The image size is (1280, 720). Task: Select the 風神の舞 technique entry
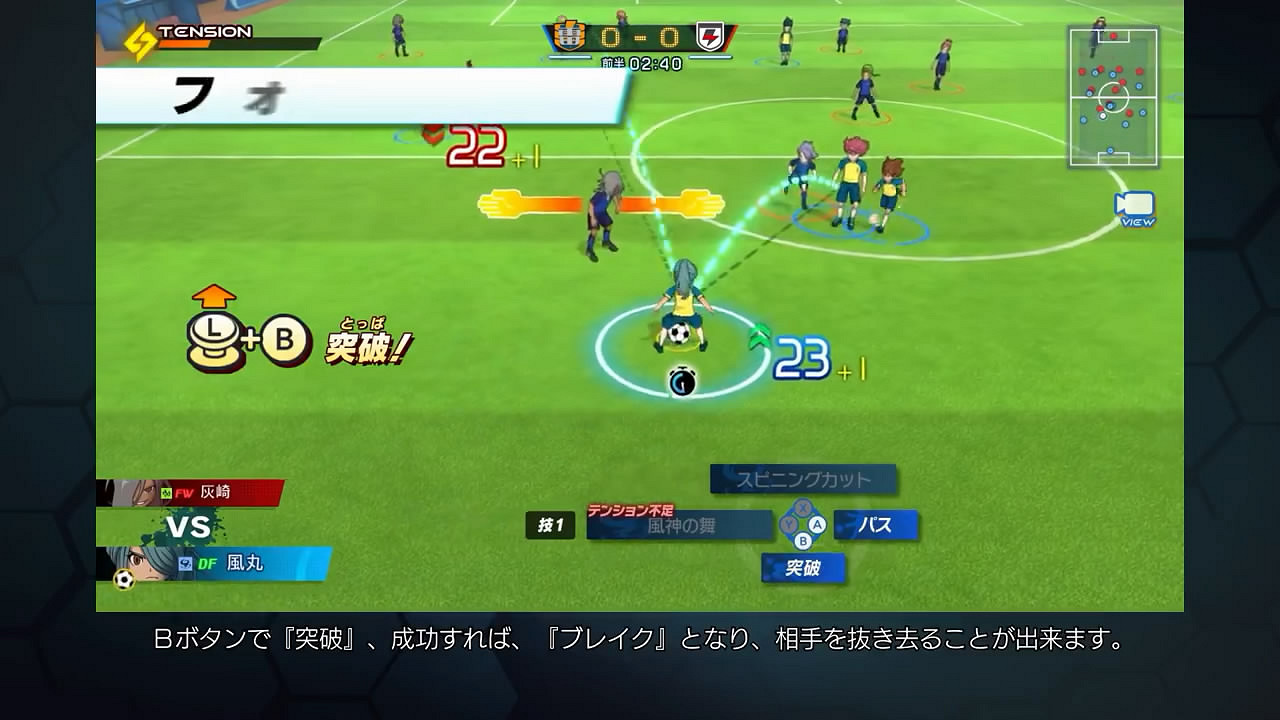tap(681, 526)
